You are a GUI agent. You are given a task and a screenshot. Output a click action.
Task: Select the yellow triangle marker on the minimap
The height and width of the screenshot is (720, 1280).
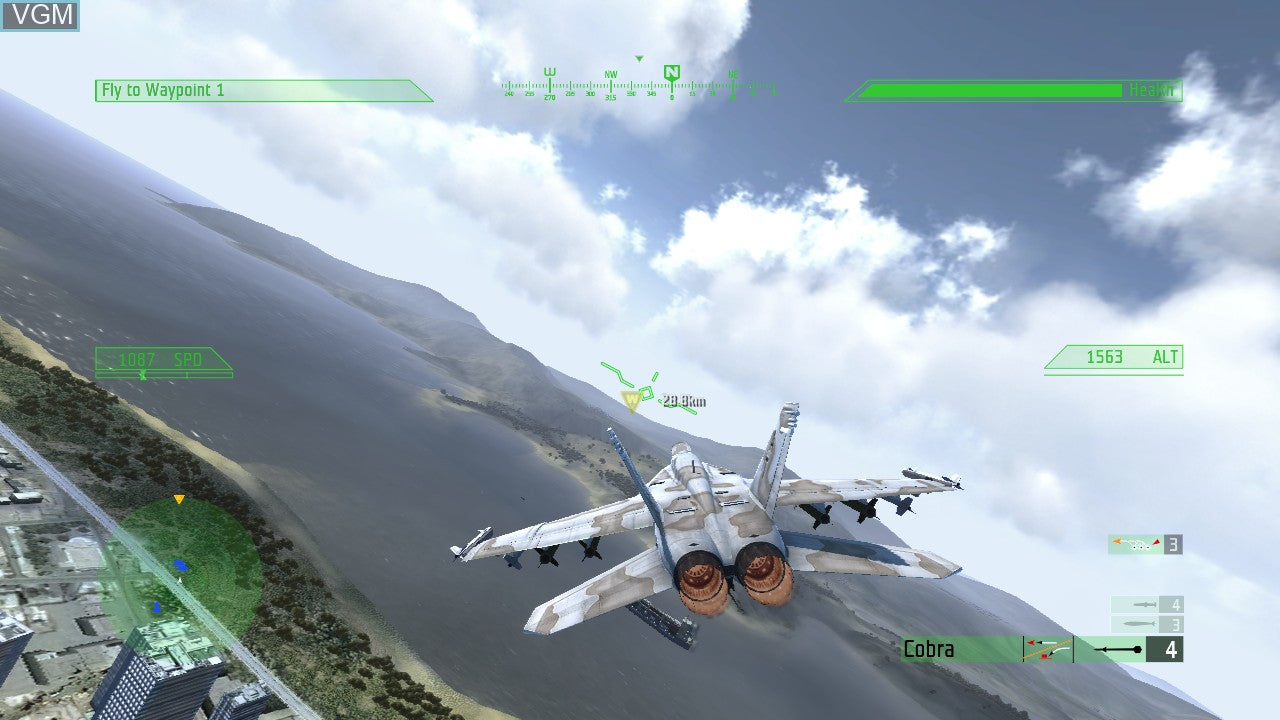pos(179,499)
